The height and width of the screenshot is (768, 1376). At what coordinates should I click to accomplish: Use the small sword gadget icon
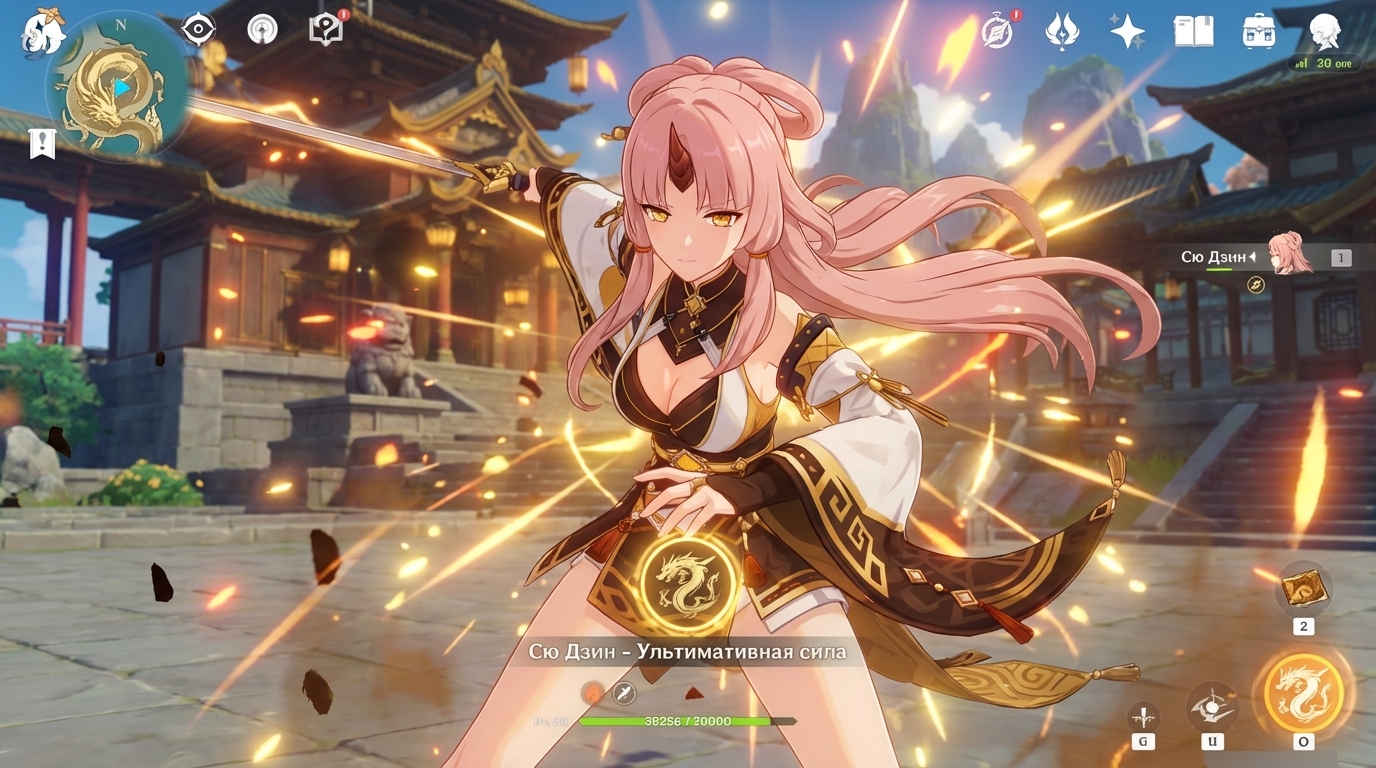pos(1143,716)
